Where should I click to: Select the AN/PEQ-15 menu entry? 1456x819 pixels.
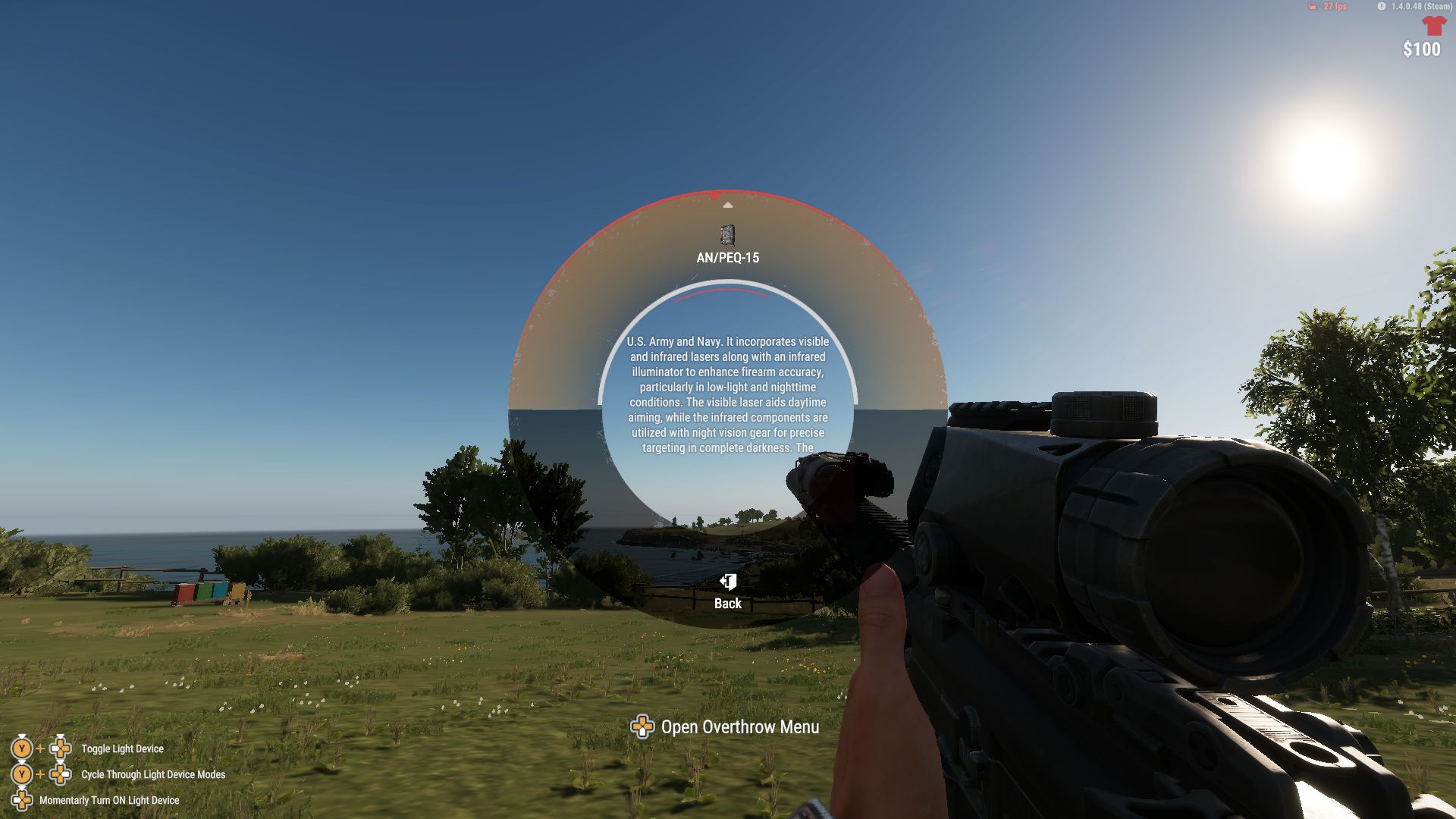(x=728, y=256)
